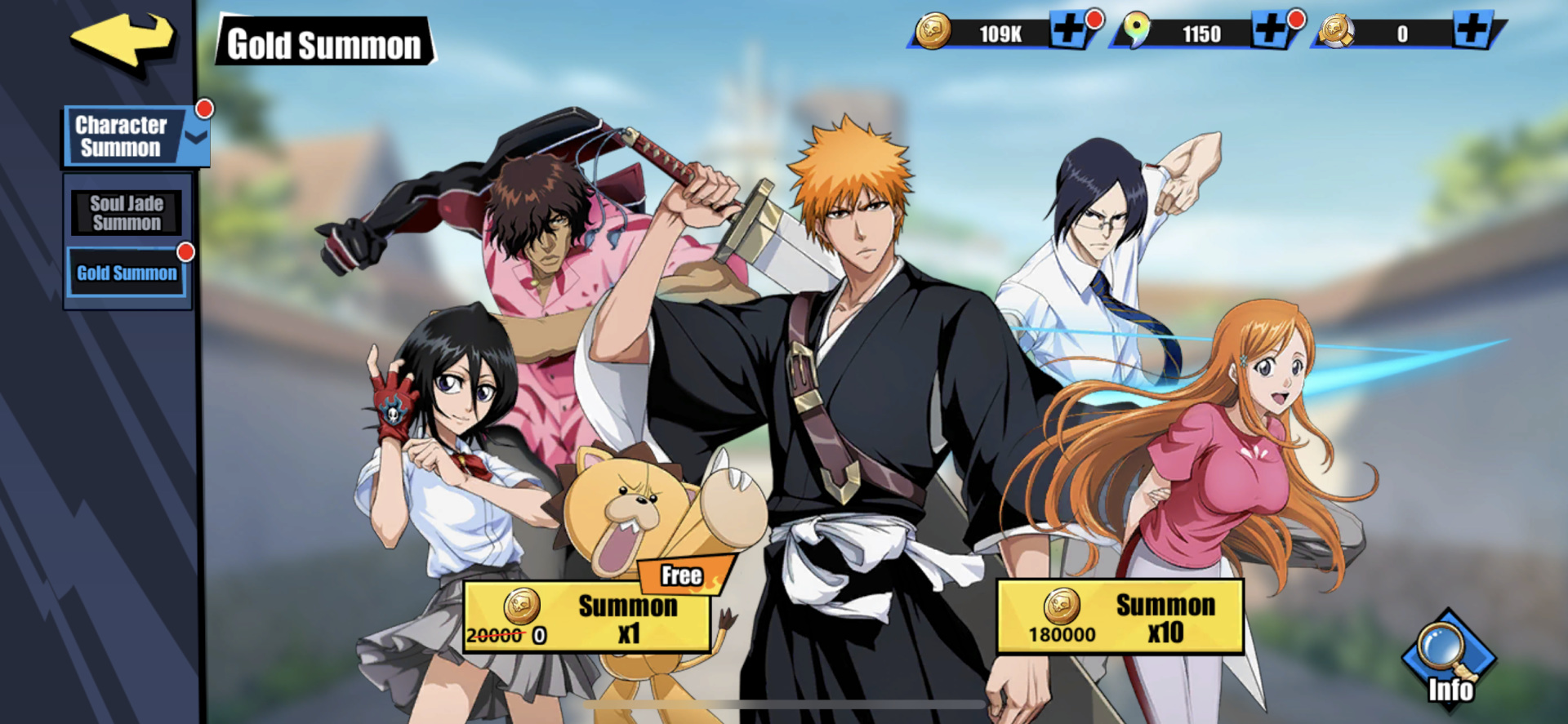Switch to the Soul Jade Summon tab
The image size is (1568, 724).
[126, 211]
